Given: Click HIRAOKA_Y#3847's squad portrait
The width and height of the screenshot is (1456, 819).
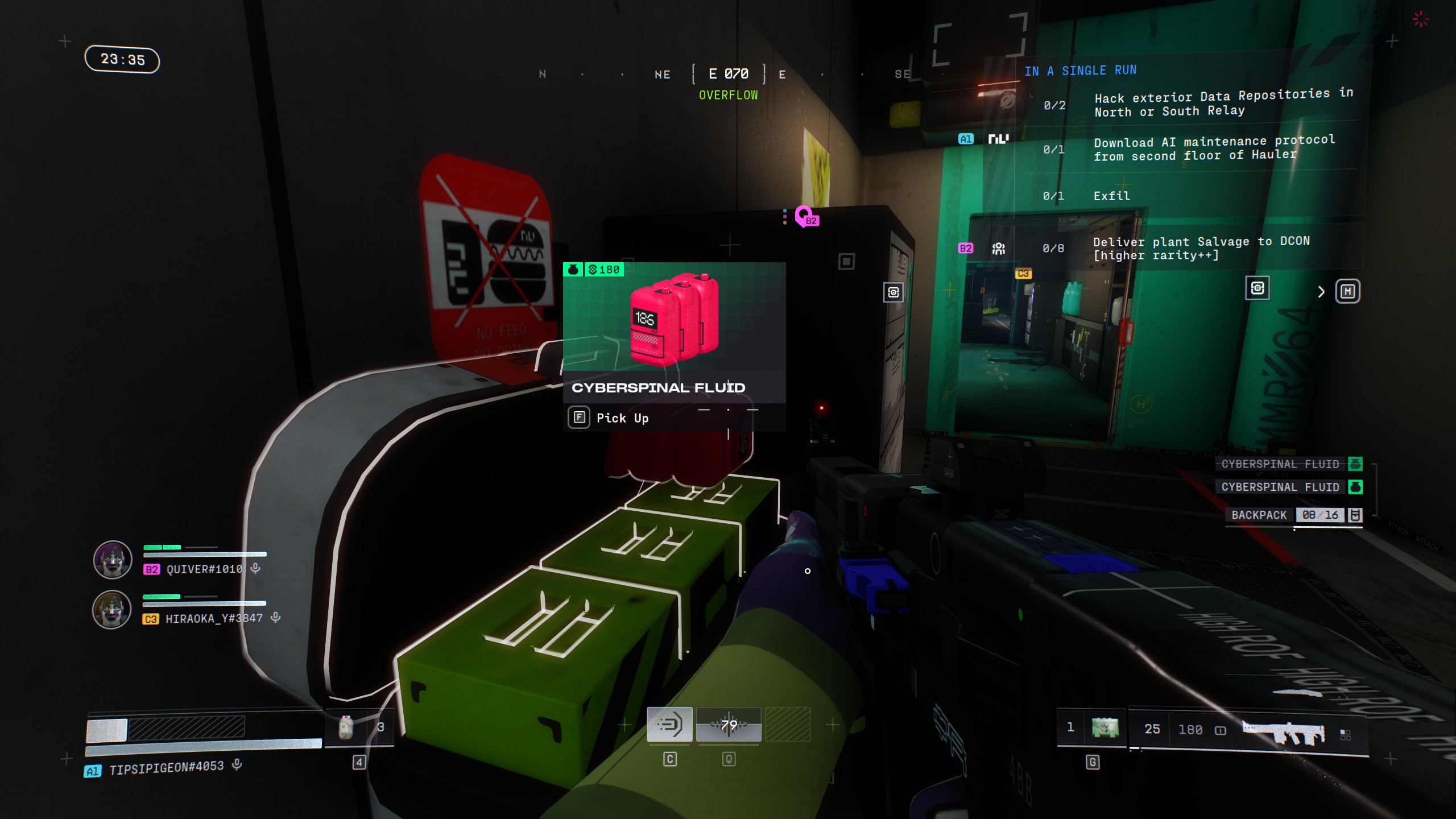Looking at the screenshot, I should coord(112,610).
